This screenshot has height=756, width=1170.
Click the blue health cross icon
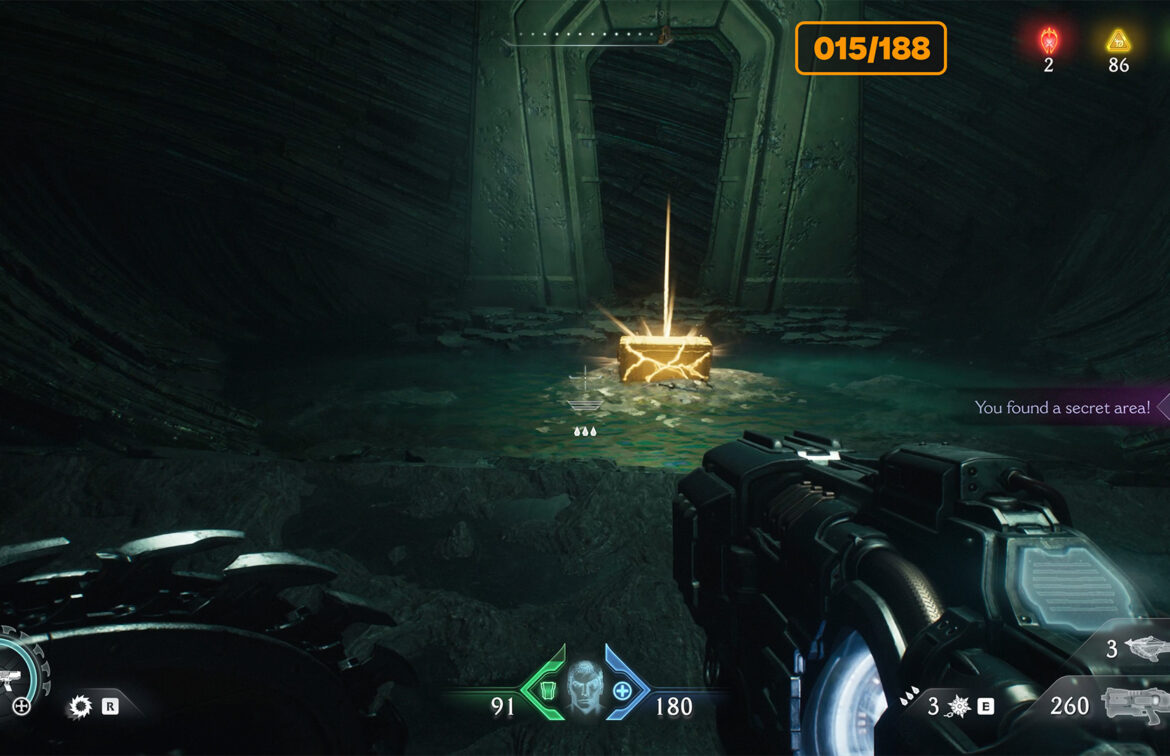tap(622, 690)
